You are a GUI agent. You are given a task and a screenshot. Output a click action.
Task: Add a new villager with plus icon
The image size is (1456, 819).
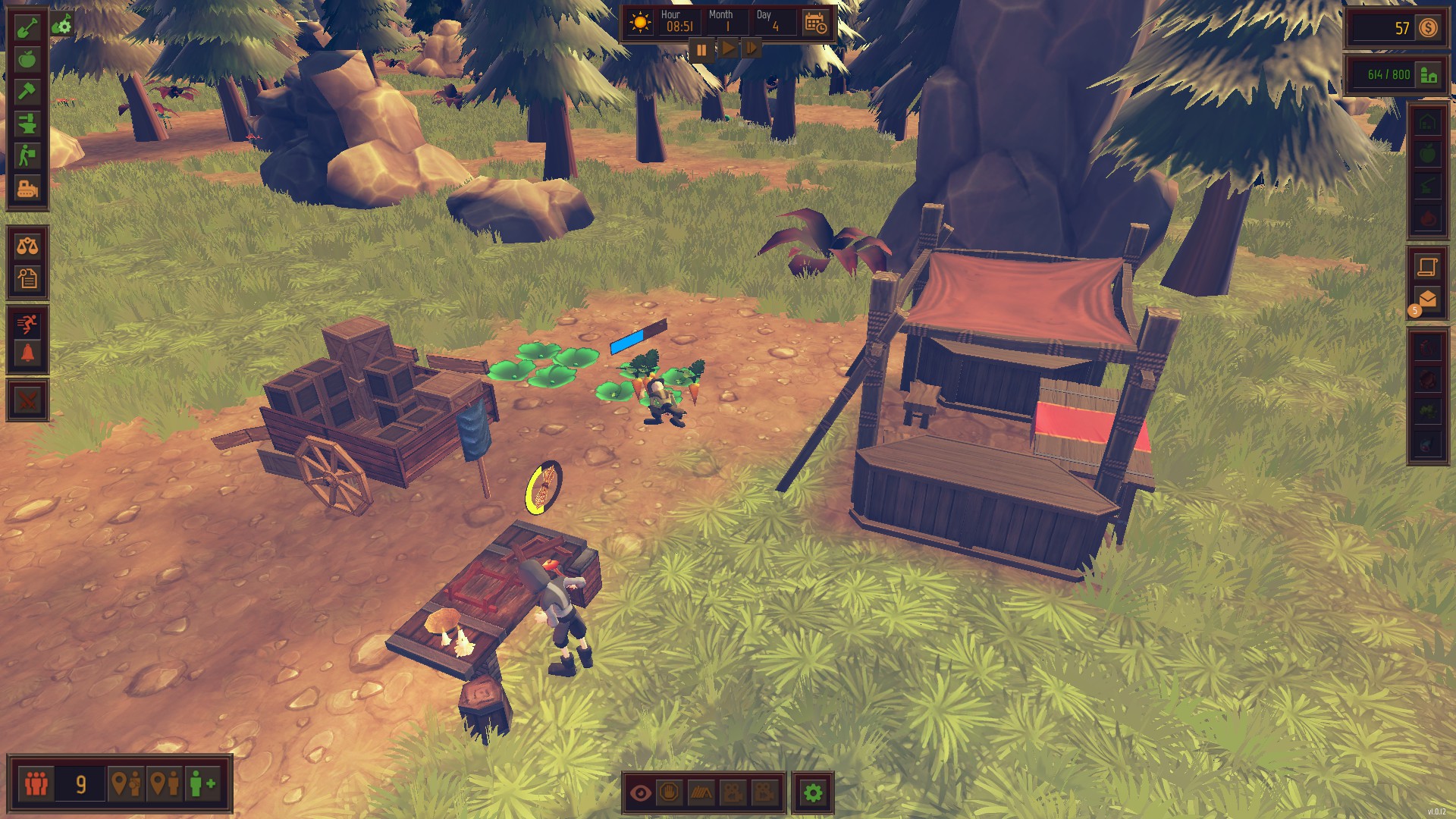pyautogui.click(x=202, y=783)
